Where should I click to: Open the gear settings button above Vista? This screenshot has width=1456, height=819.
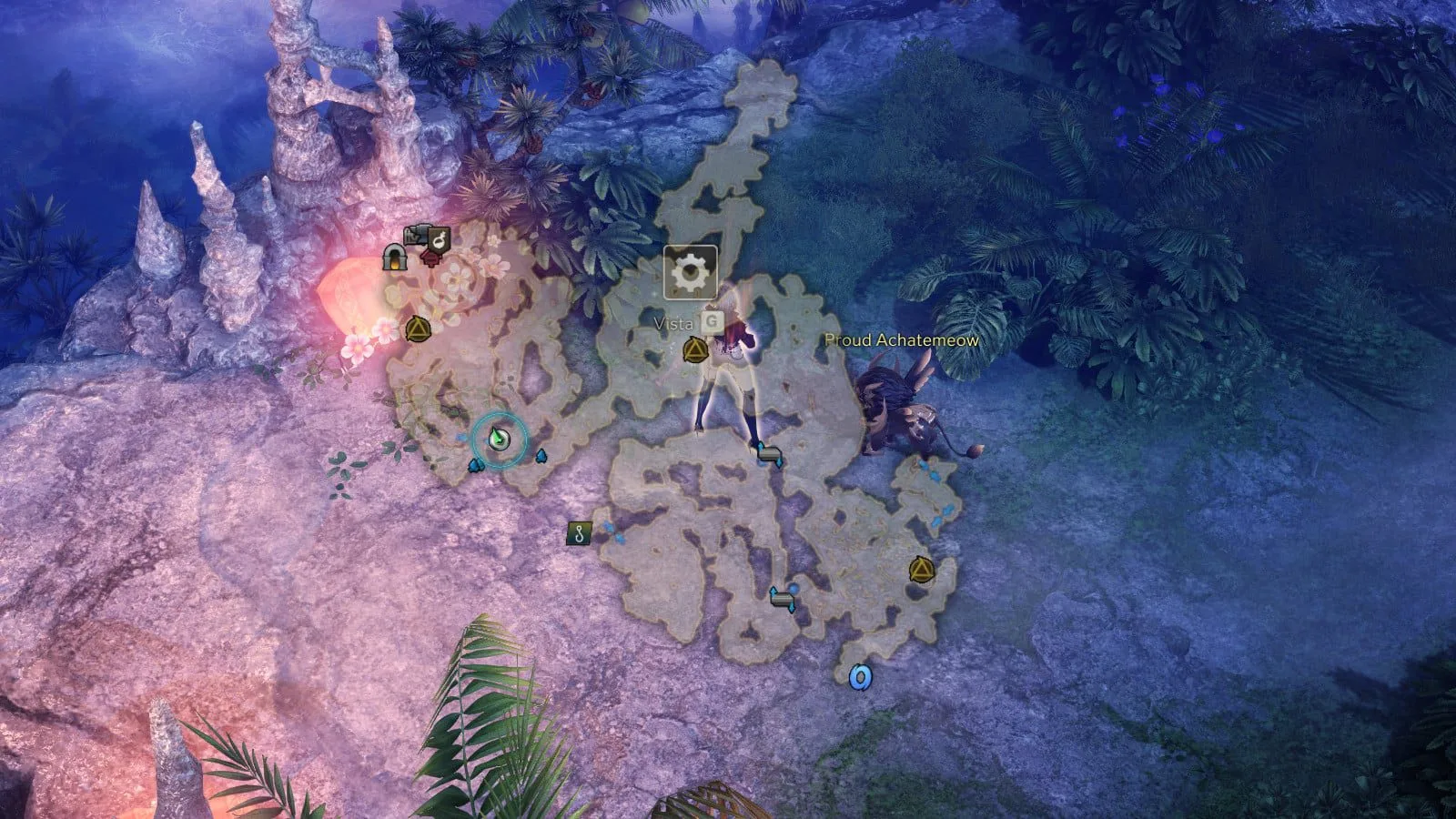[690, 271]
